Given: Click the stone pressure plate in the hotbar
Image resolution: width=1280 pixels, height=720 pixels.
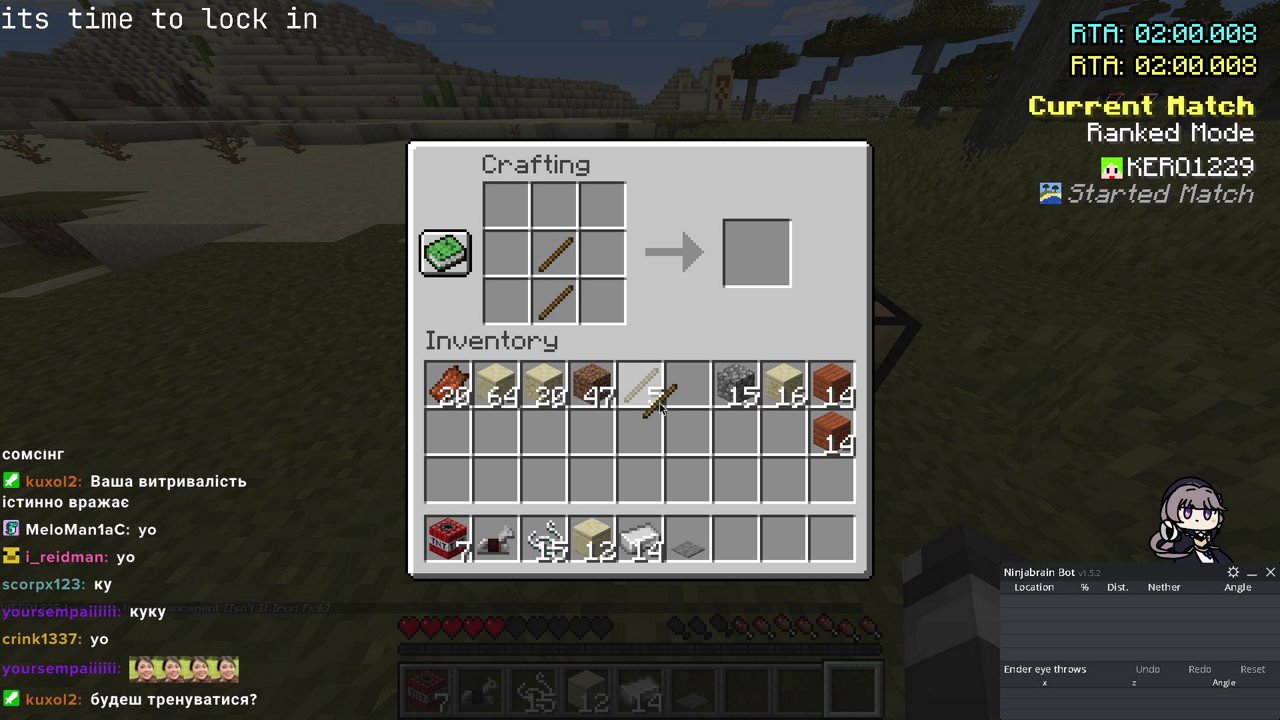Looking at the screenshot, I should pyautogui.click(x=687, y=540).
